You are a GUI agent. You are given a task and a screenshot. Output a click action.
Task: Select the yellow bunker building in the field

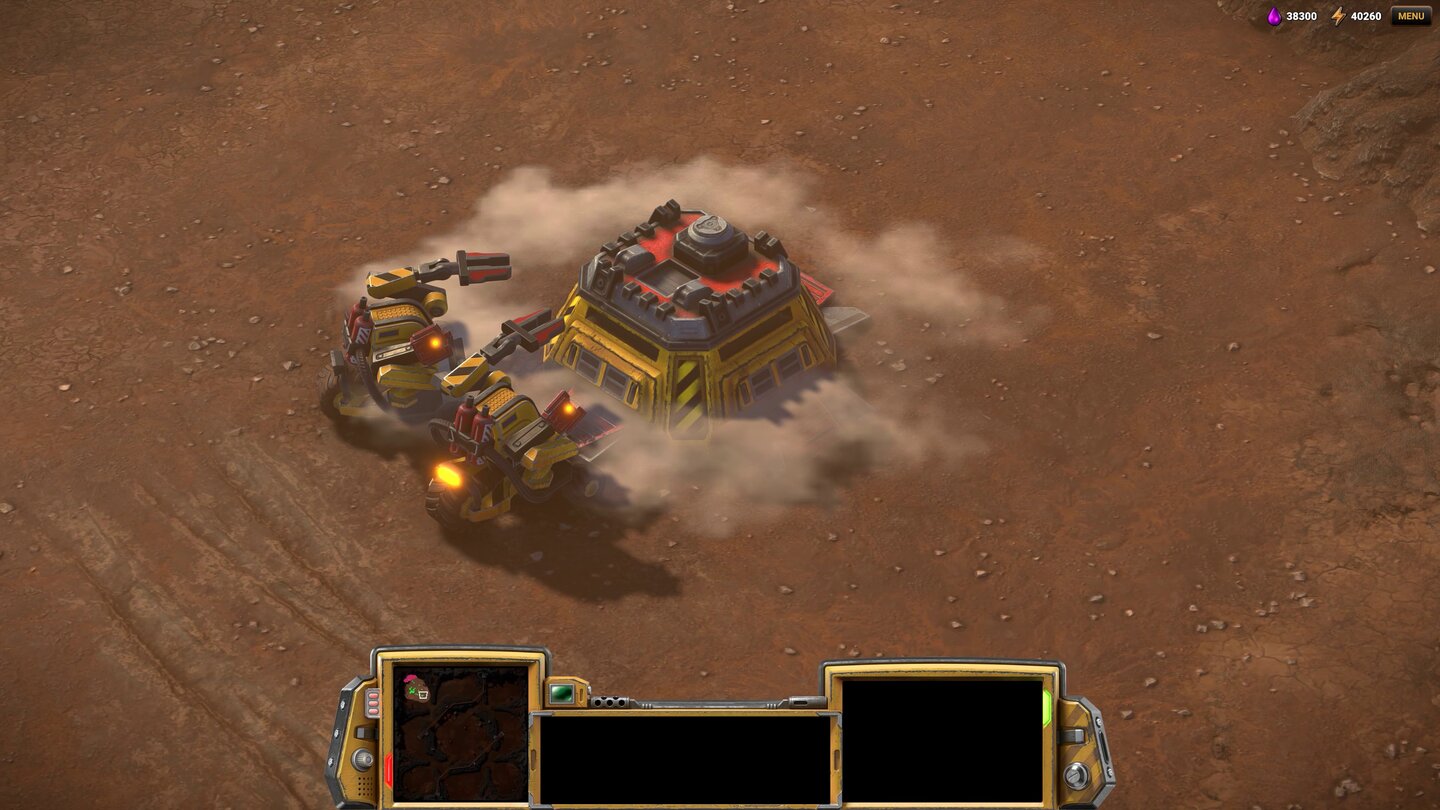pyautogui.click(x=690, y=320)
